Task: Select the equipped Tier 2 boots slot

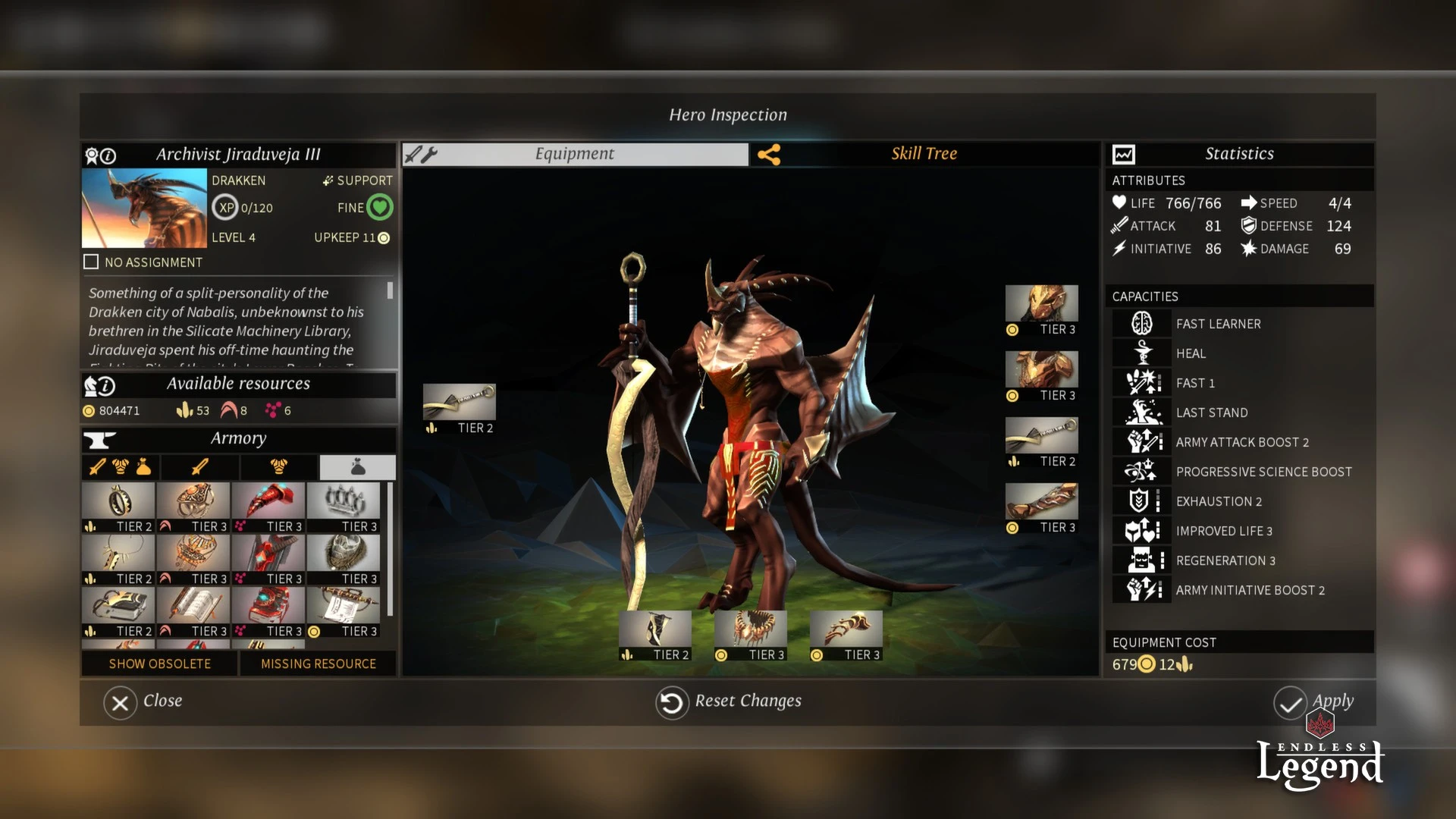Action: coord(655,629)
